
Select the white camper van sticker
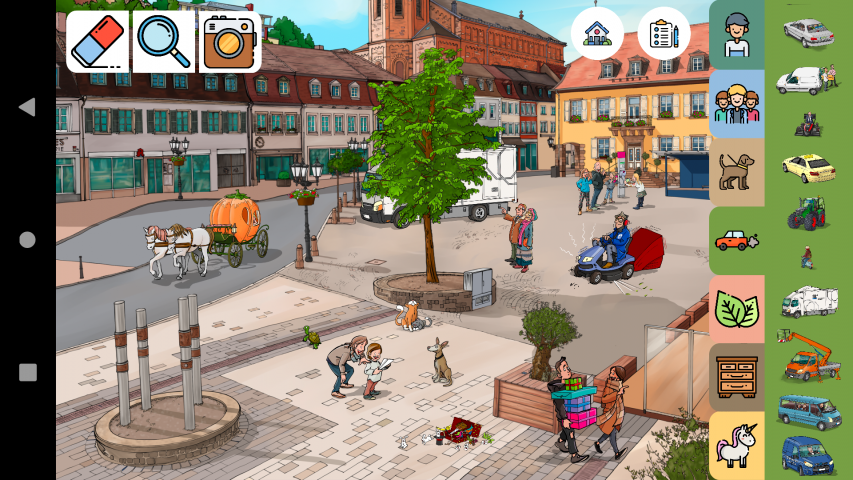[x=808, y=301]
